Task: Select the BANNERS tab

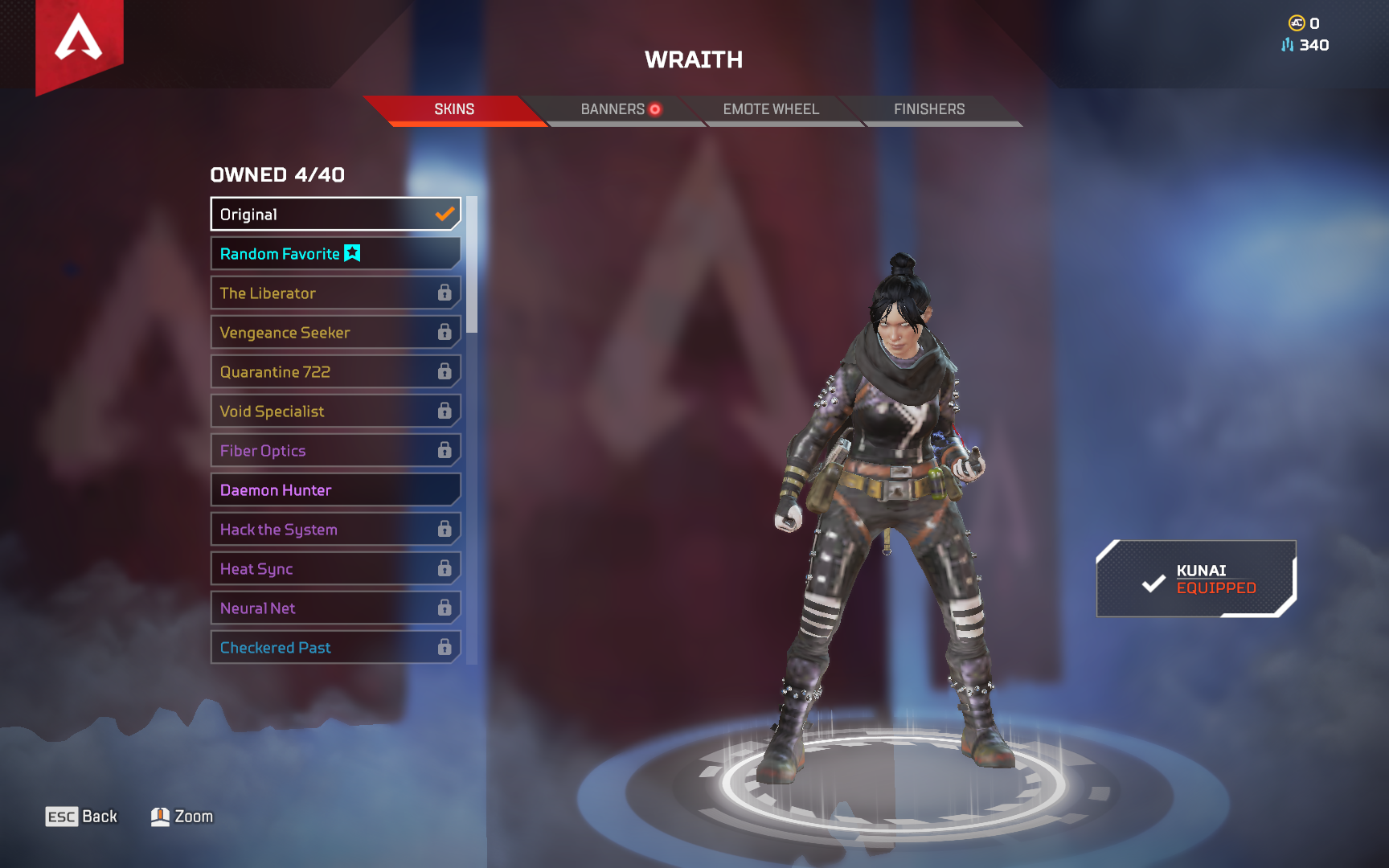Action: (613, 109)
